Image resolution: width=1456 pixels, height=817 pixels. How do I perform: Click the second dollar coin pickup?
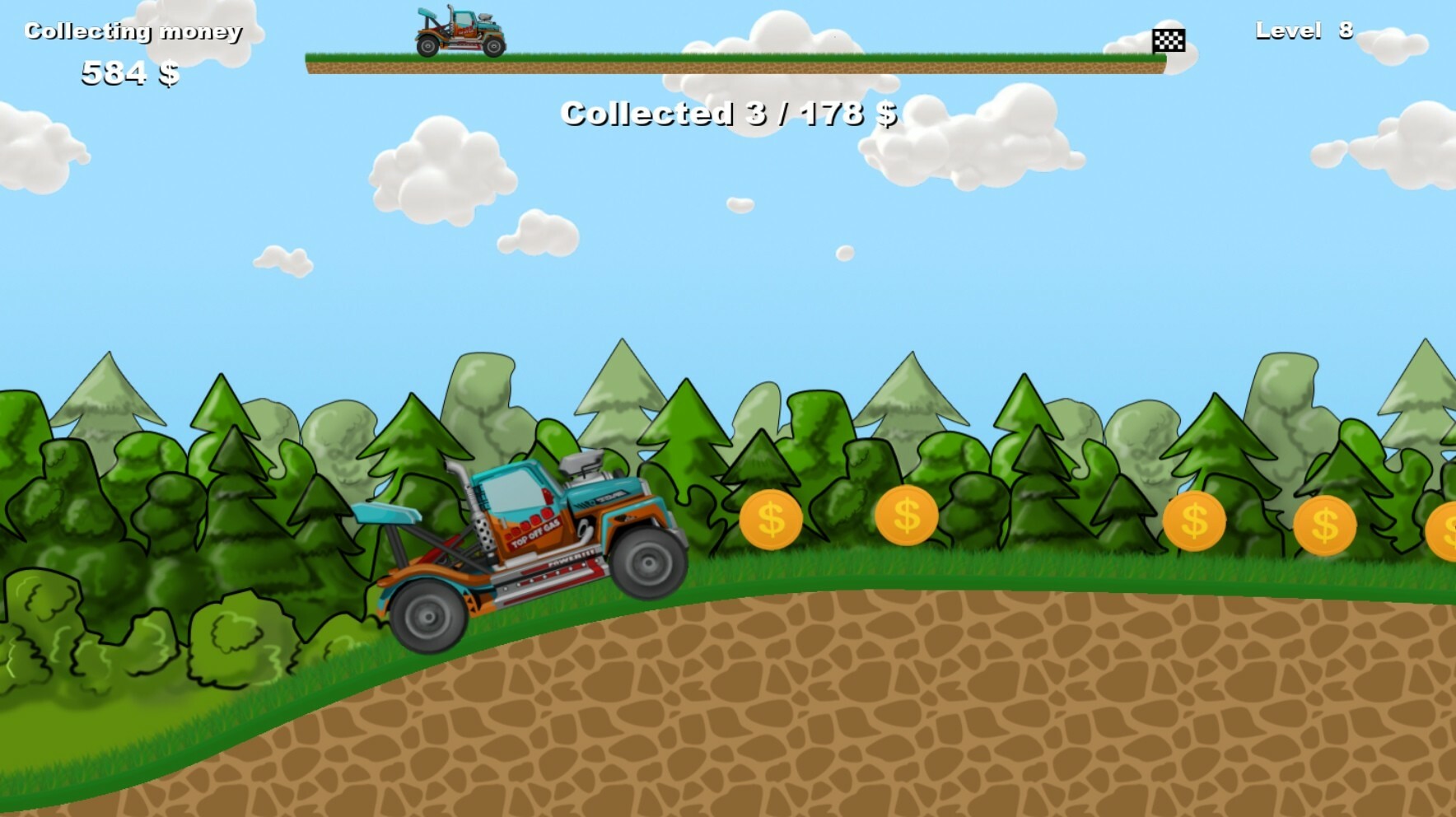click(909, 516)
